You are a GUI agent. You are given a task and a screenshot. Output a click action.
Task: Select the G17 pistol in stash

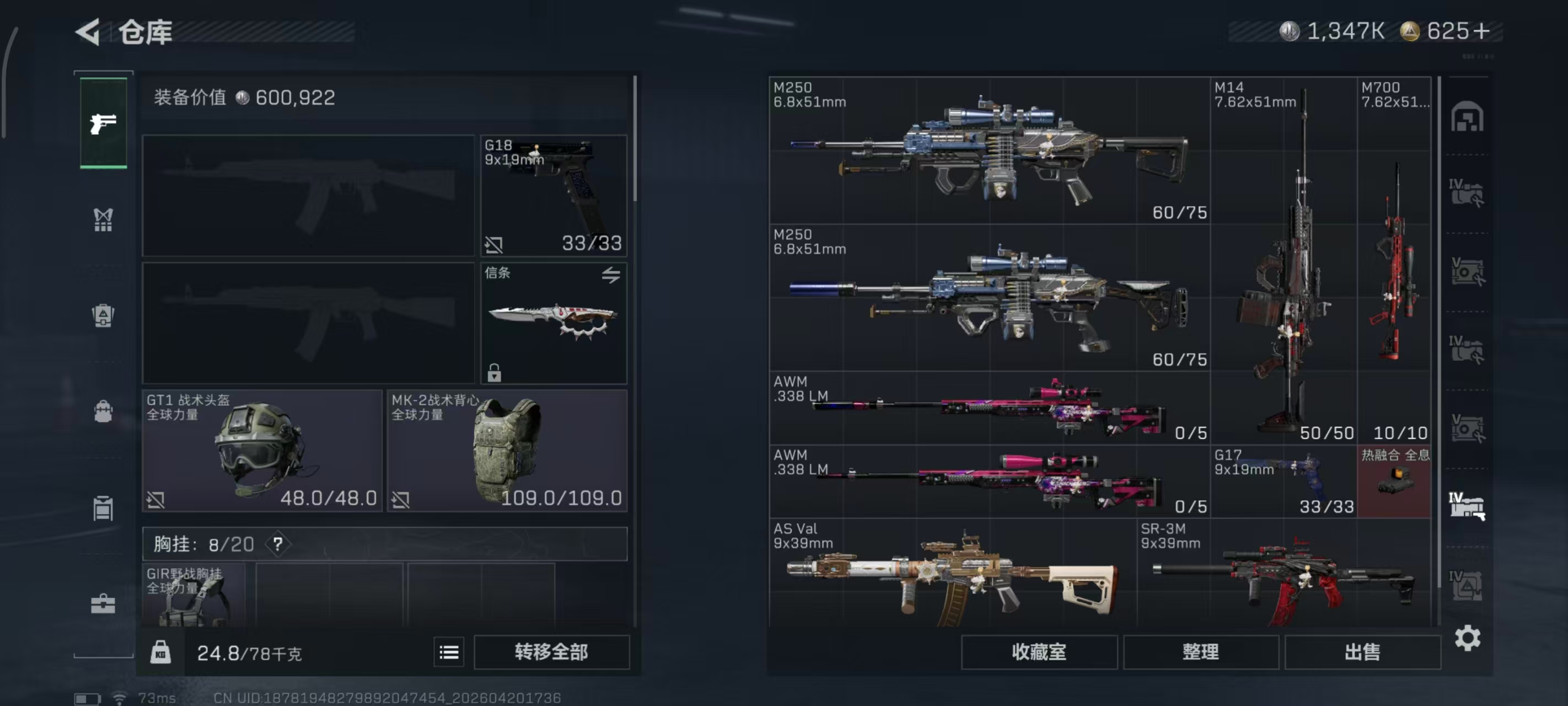[x=1283, y=481]
